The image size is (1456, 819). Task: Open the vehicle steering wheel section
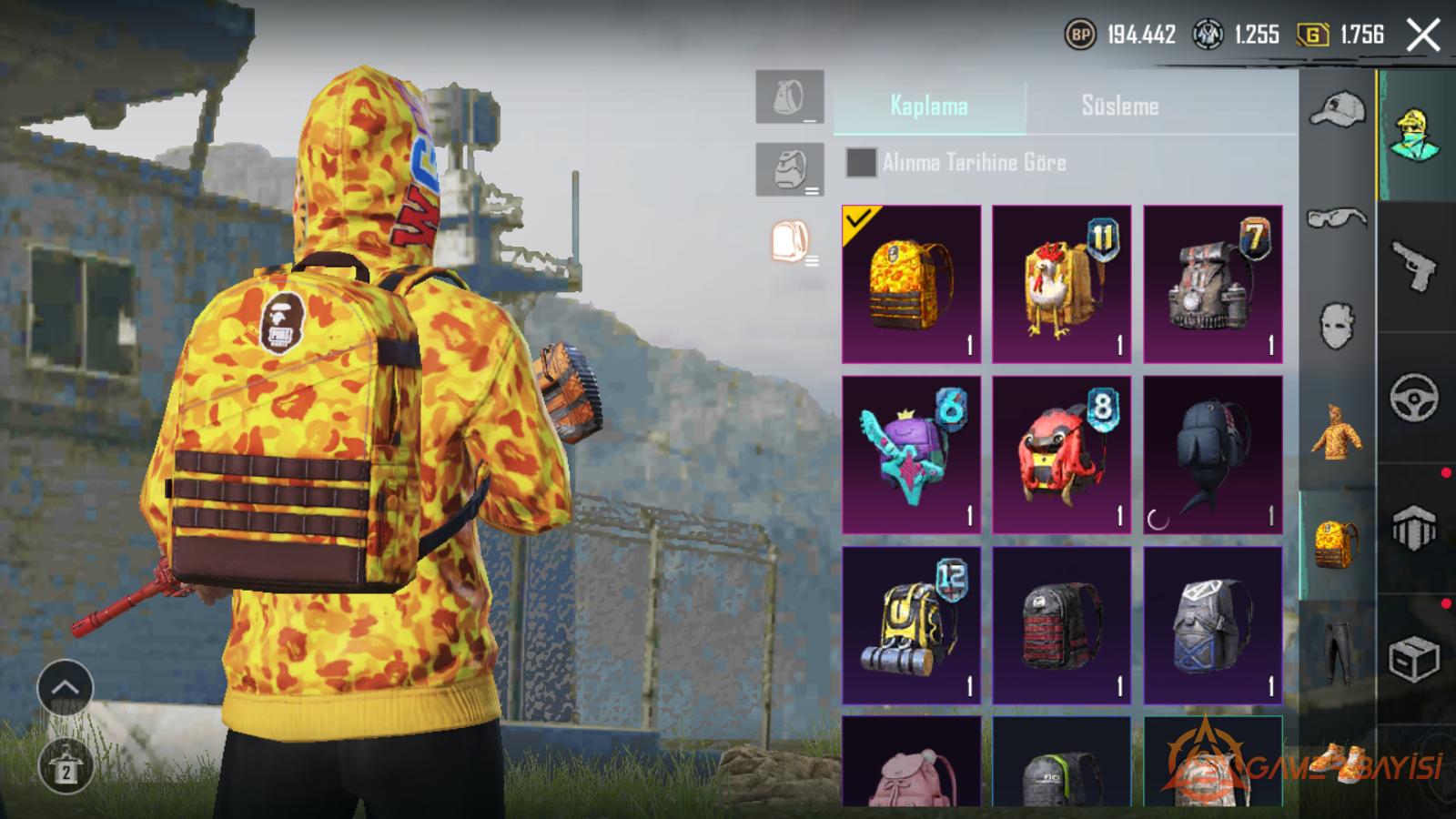click(1415, 397)
